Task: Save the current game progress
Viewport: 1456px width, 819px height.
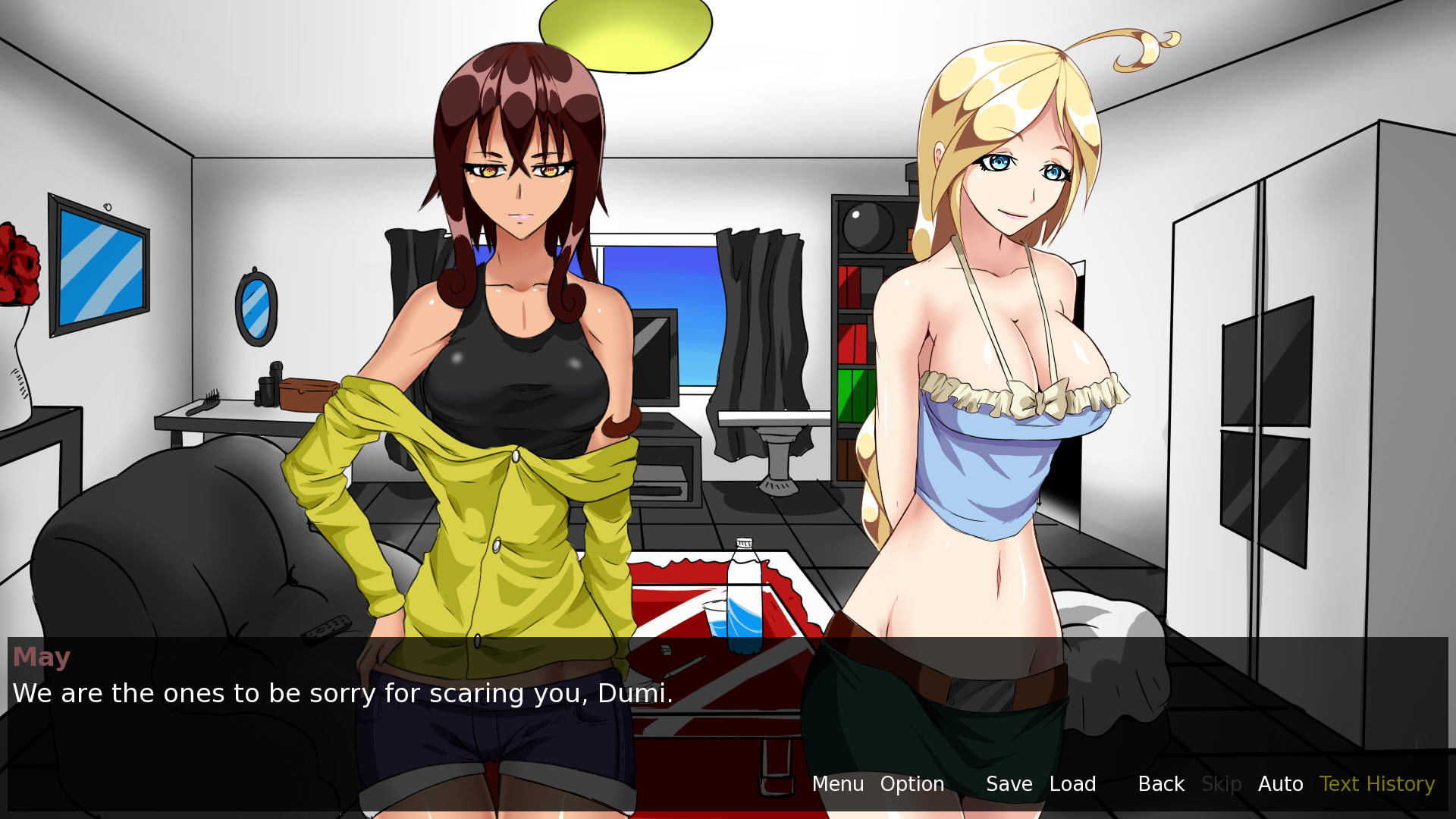Action: pyautogui.click(x=1009, y=784)
